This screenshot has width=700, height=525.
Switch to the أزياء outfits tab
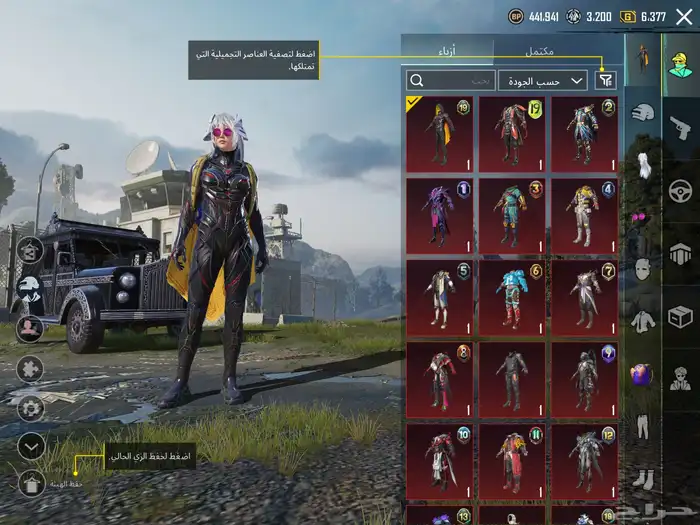click(448, 50)
